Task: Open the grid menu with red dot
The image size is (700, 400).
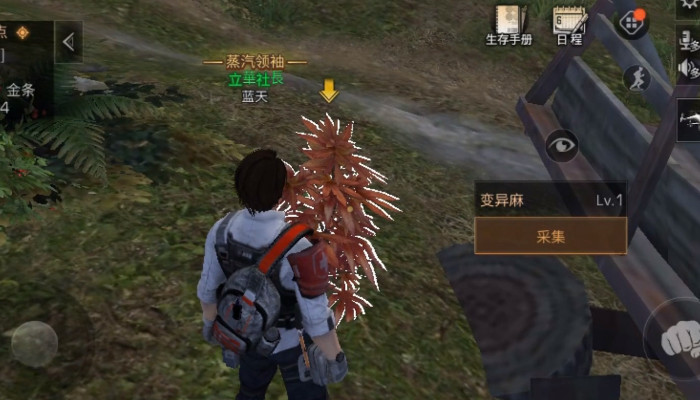Action: pos(630,22)
